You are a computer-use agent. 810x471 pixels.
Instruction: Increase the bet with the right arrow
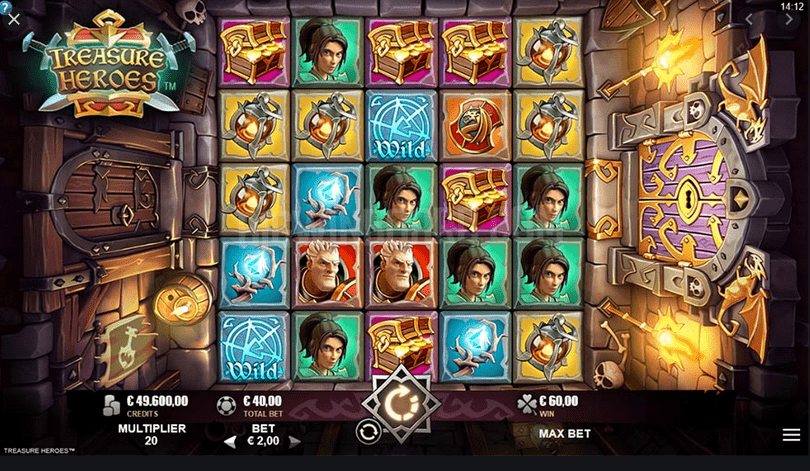click(295, 441)
